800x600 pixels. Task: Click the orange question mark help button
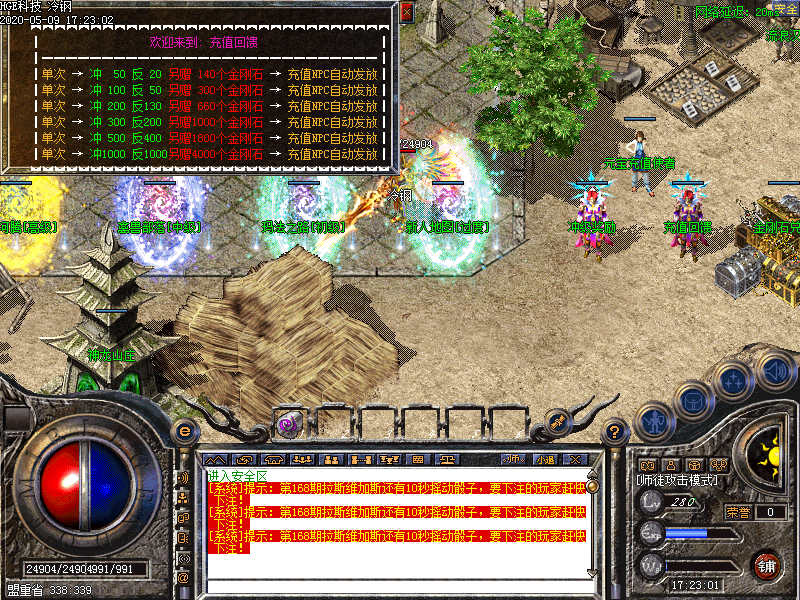pyautogui.click(x=617, y=431)
